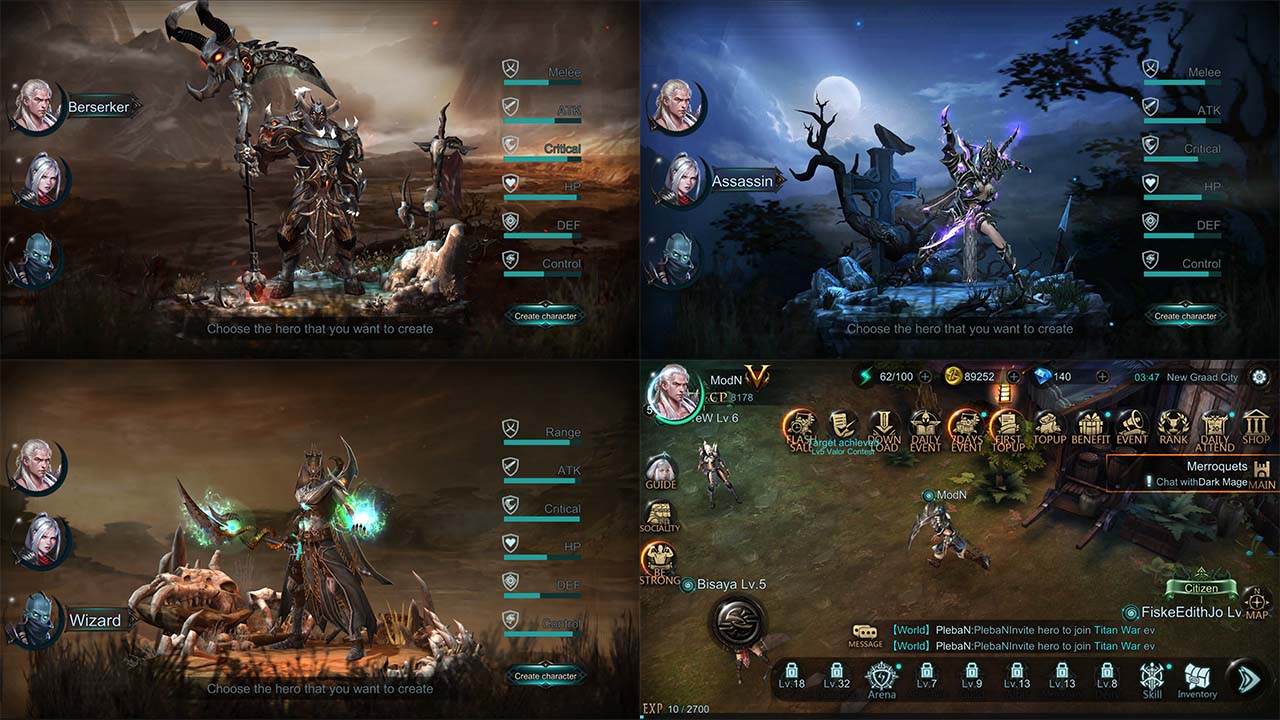
Task: Choose the Wizard hero label
Action: point(94,621)
